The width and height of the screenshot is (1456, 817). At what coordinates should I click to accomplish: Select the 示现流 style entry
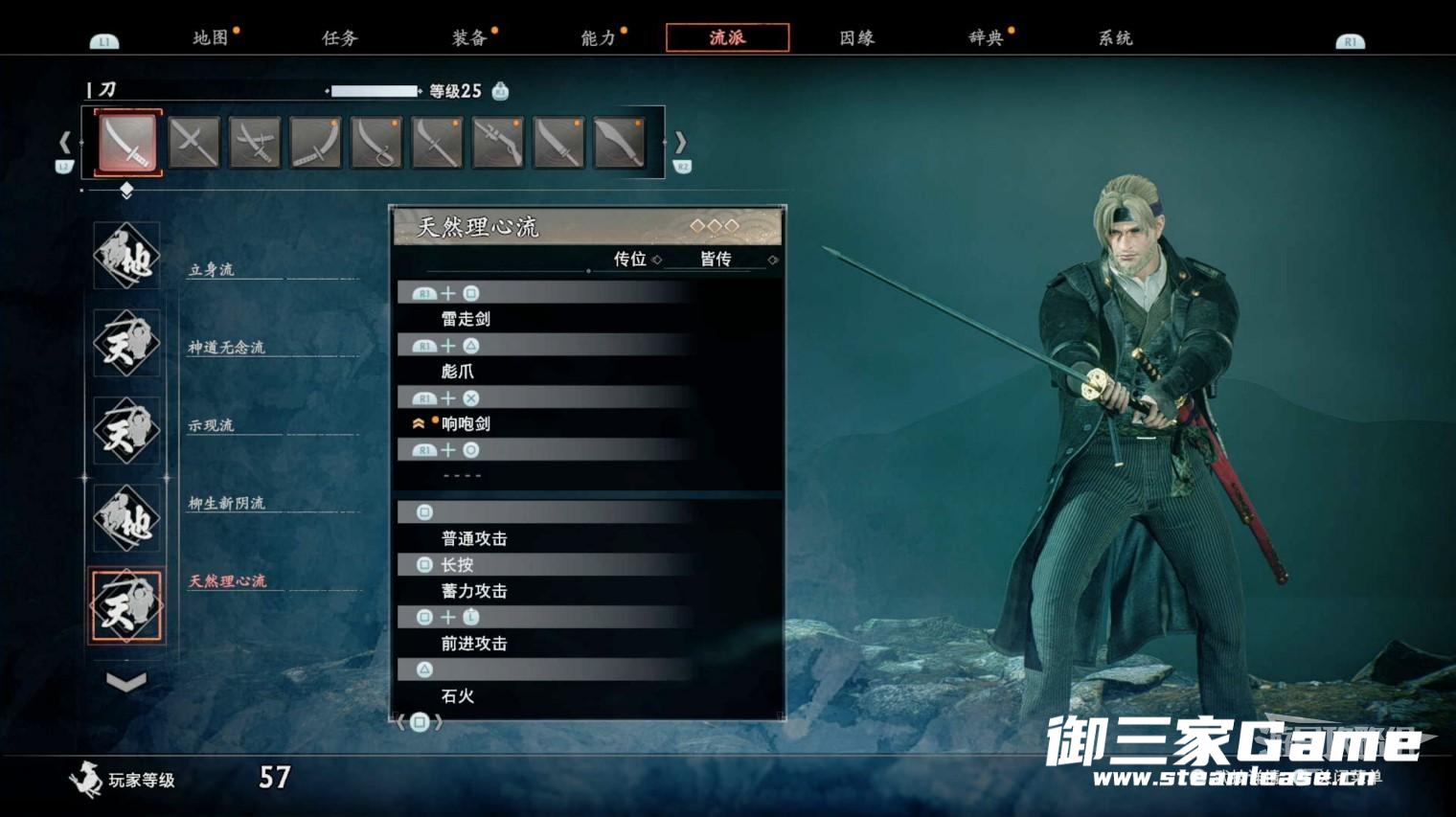click(x=126, y=430)
